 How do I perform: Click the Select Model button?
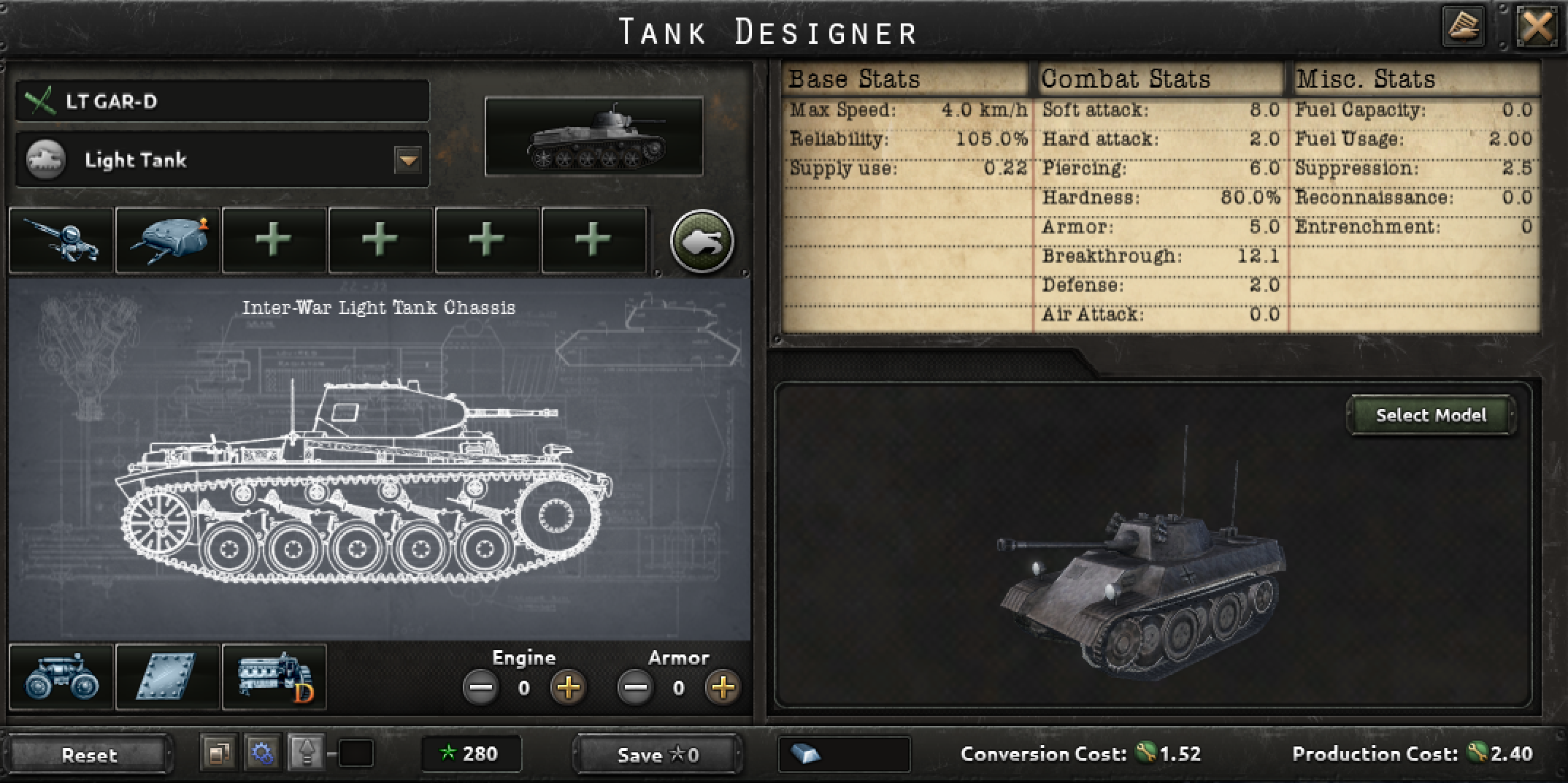coord(1429,415)
